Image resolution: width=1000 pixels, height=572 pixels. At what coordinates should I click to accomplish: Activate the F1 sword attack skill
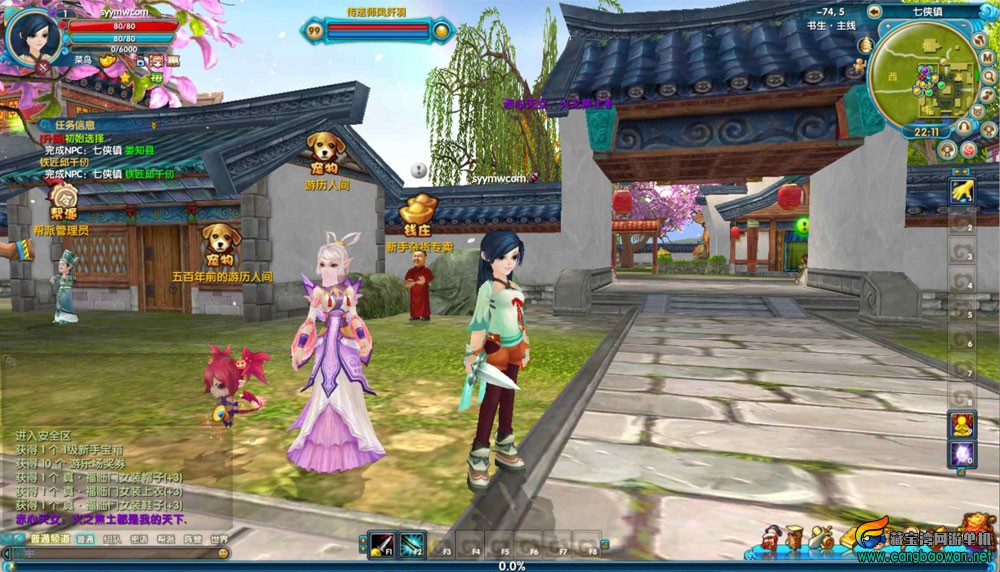[381, 544]
